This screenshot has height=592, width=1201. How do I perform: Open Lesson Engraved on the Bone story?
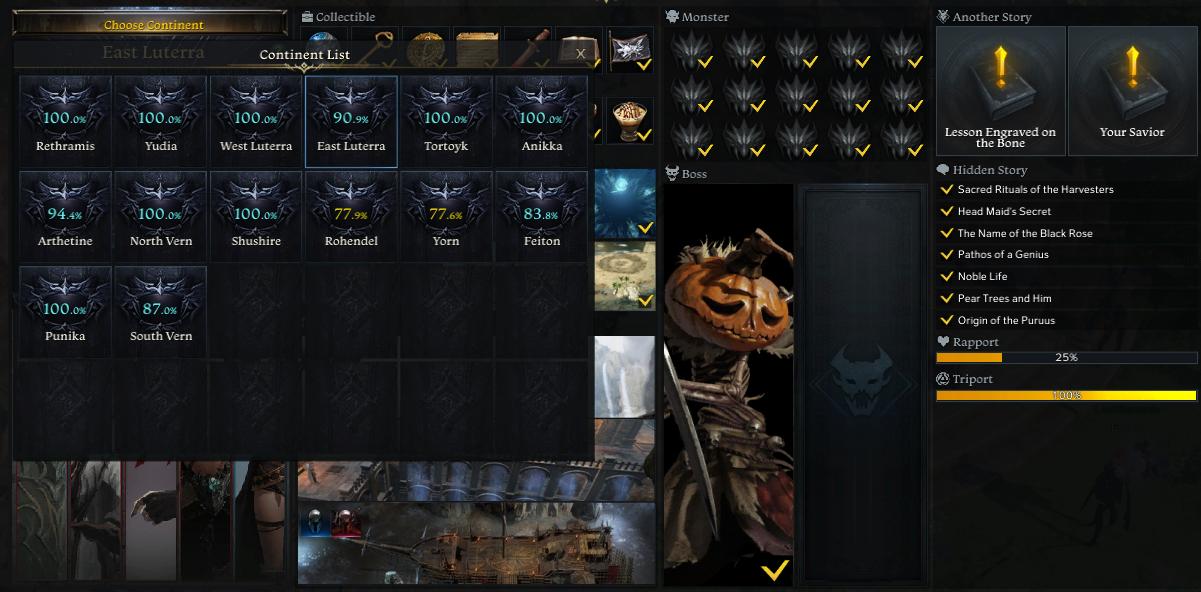coord(1000,91)
